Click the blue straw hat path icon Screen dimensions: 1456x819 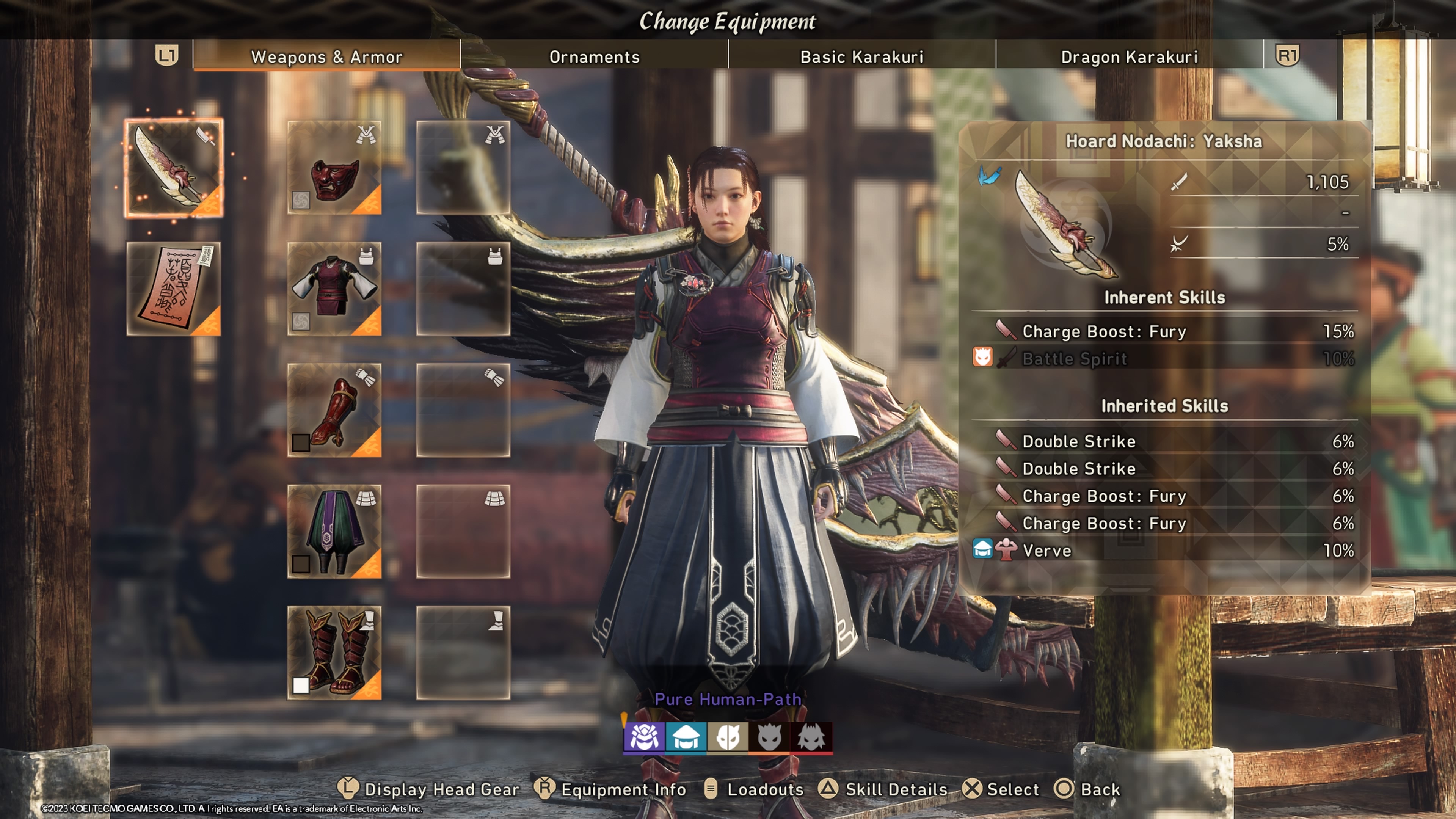click(x=686, y=737)
